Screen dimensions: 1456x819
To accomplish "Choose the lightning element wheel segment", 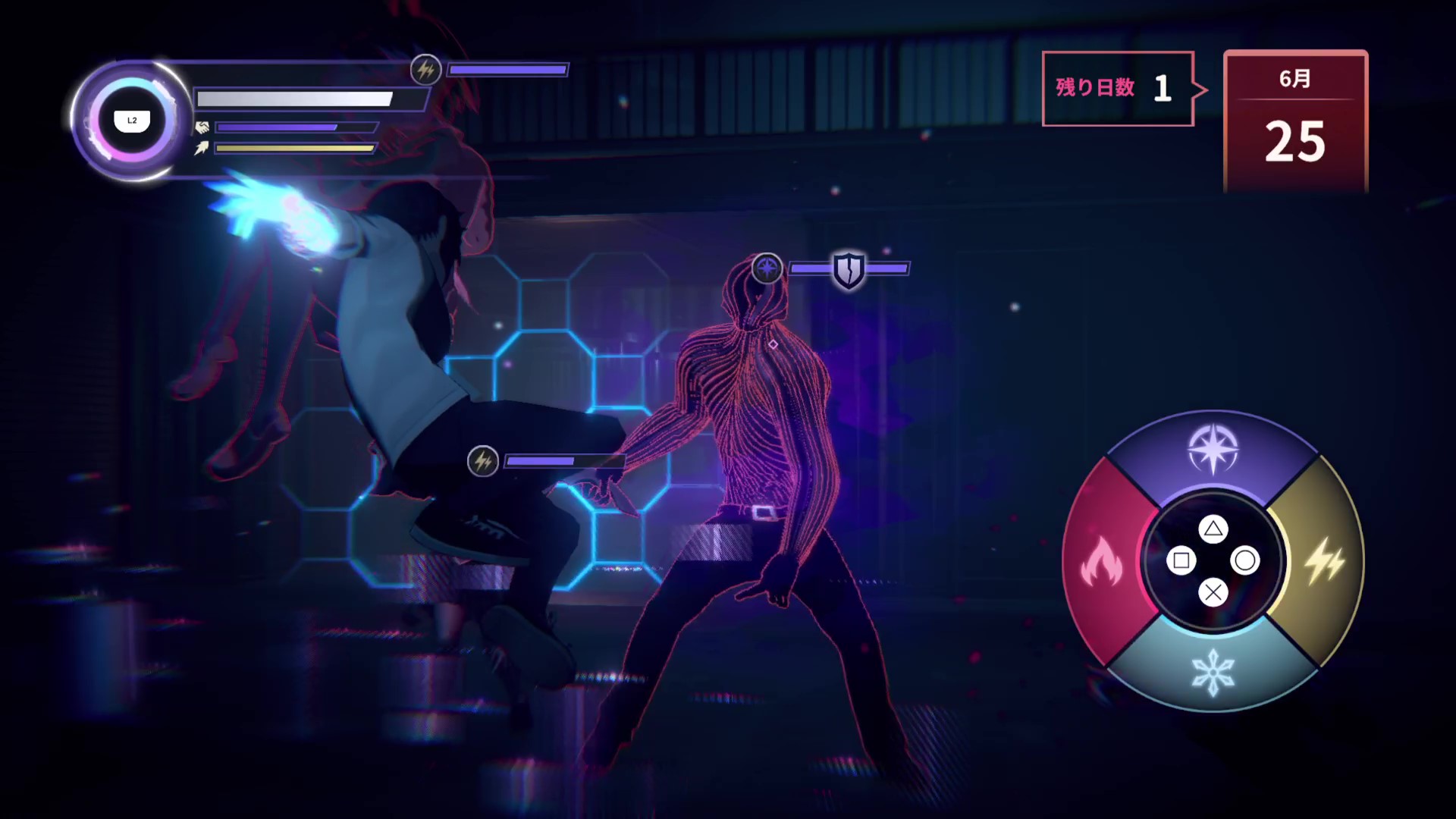I will (1324, 563).
